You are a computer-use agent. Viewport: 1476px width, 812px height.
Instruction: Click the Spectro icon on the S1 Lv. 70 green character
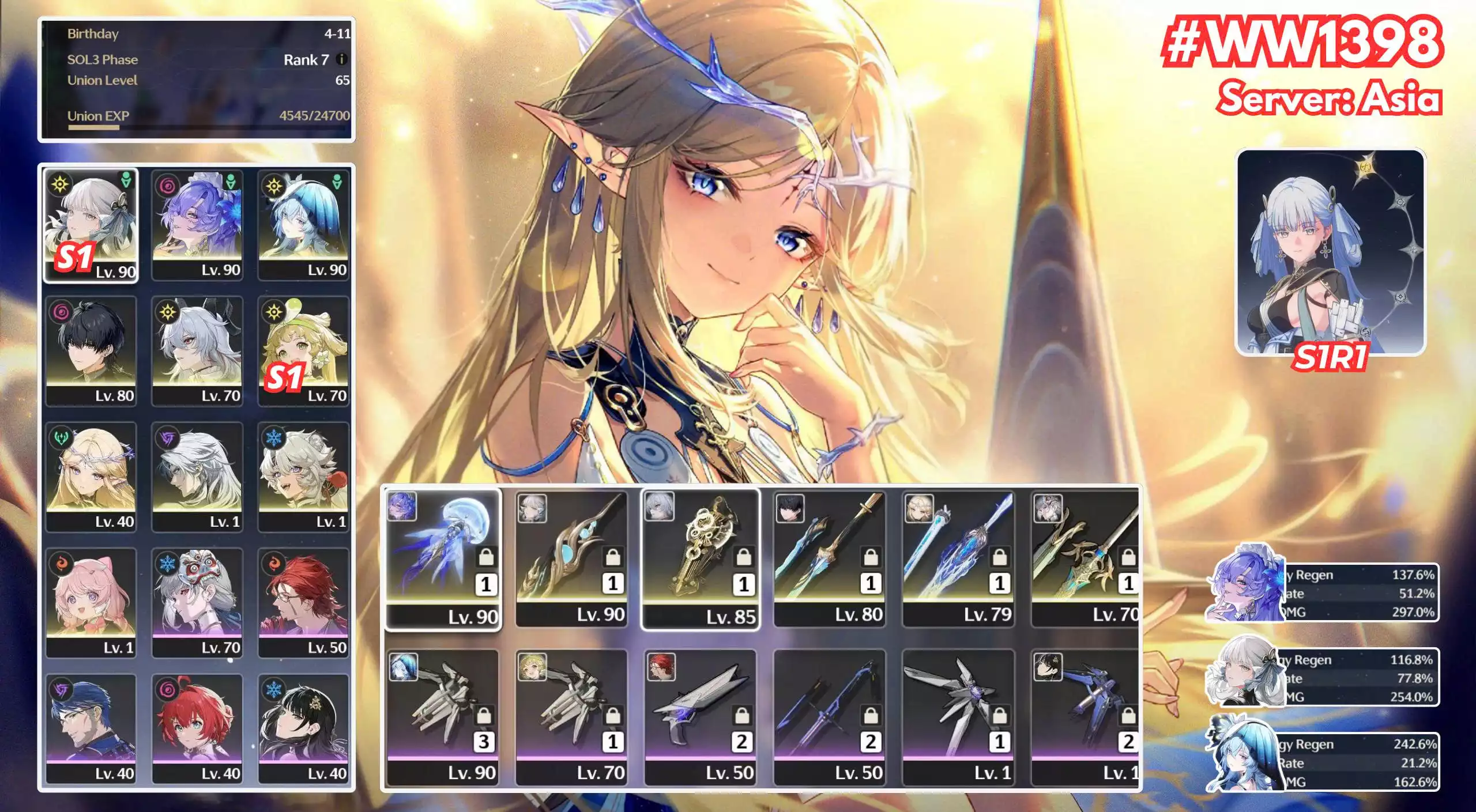click(274, 311)
